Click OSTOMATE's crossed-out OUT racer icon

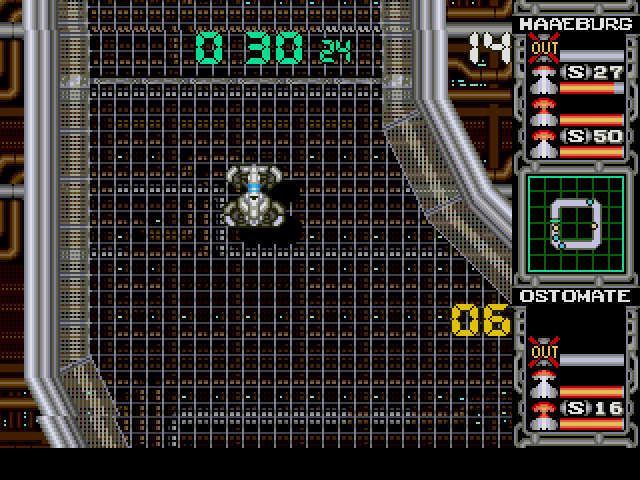(546, 351)
